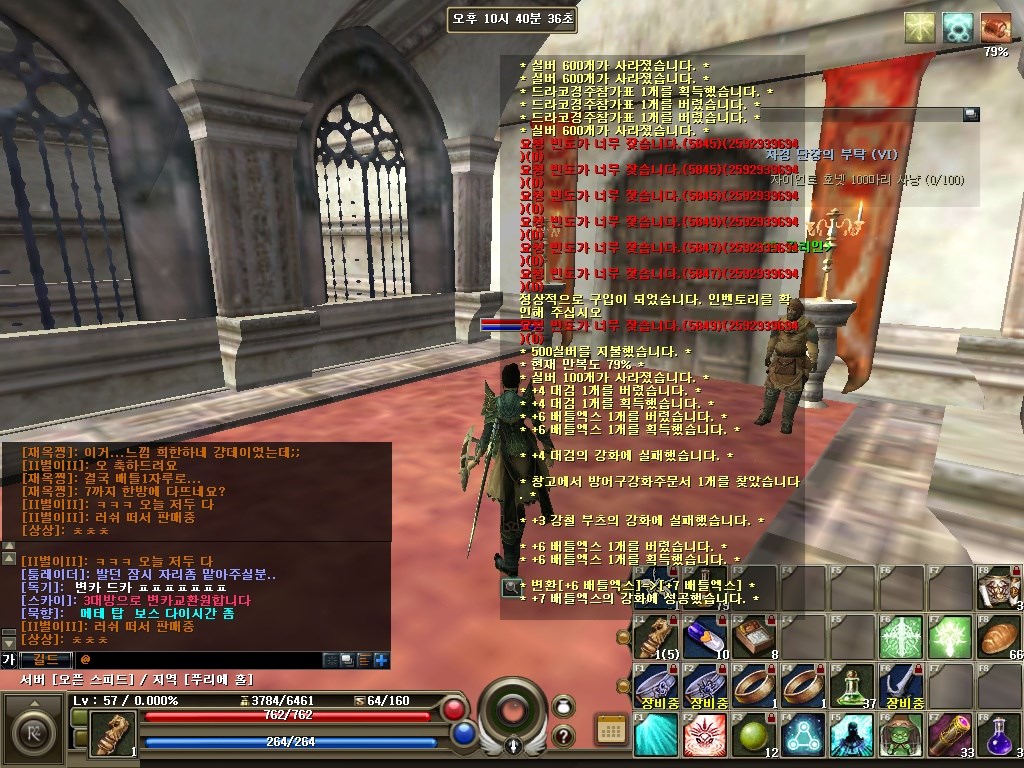Click the guild chat channel button

(x=46, y=660)
